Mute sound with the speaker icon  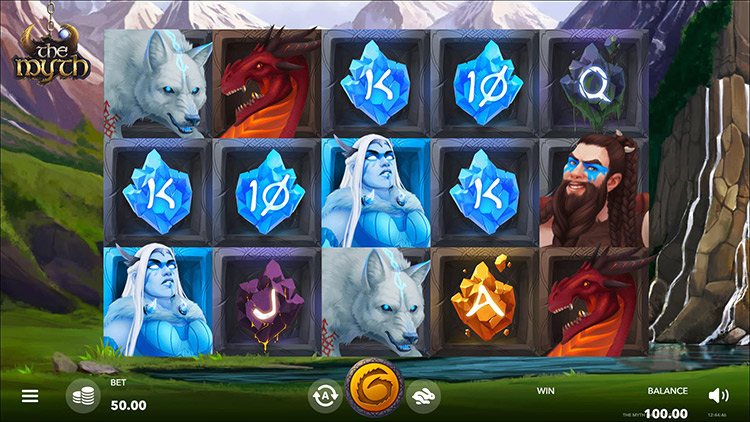tap(718, 396)
